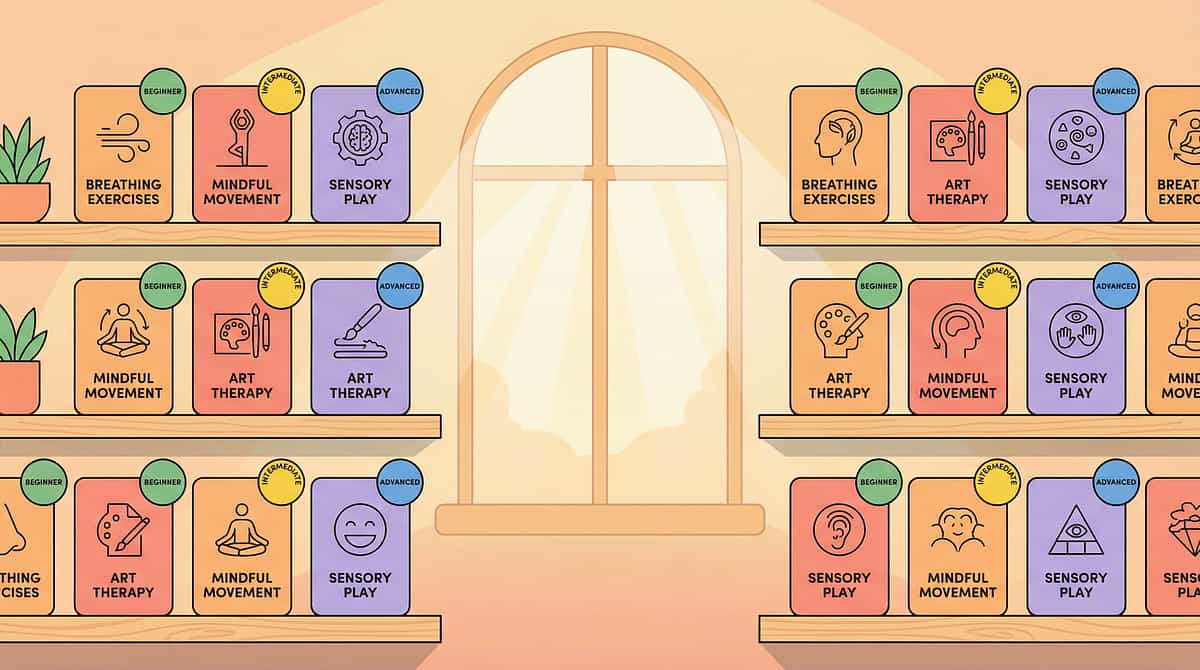
Task: Pick the Sensory Play ear card
Action: 839,546
